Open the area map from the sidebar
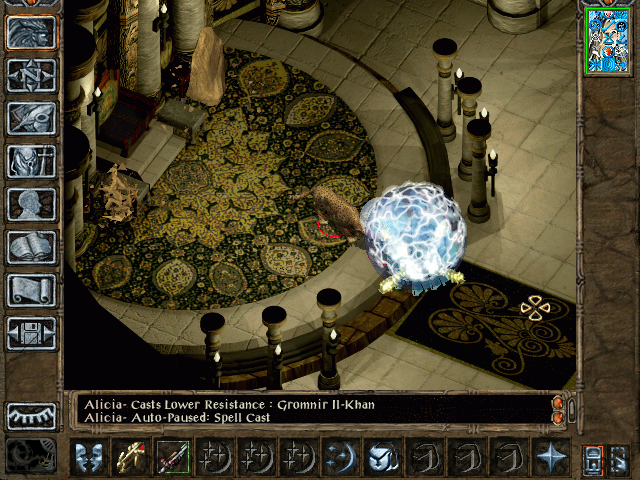The height and width of the screenshot is (480, 640). click(31, 75)
